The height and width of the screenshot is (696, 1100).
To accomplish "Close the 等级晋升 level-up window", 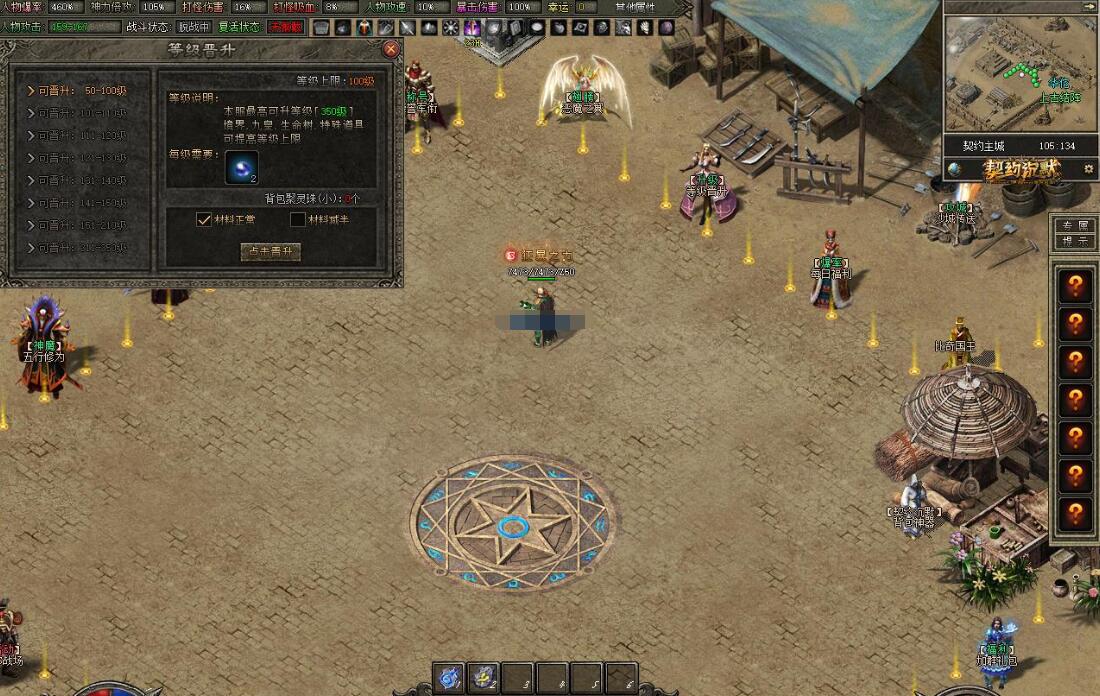I will tap(391, 48).
